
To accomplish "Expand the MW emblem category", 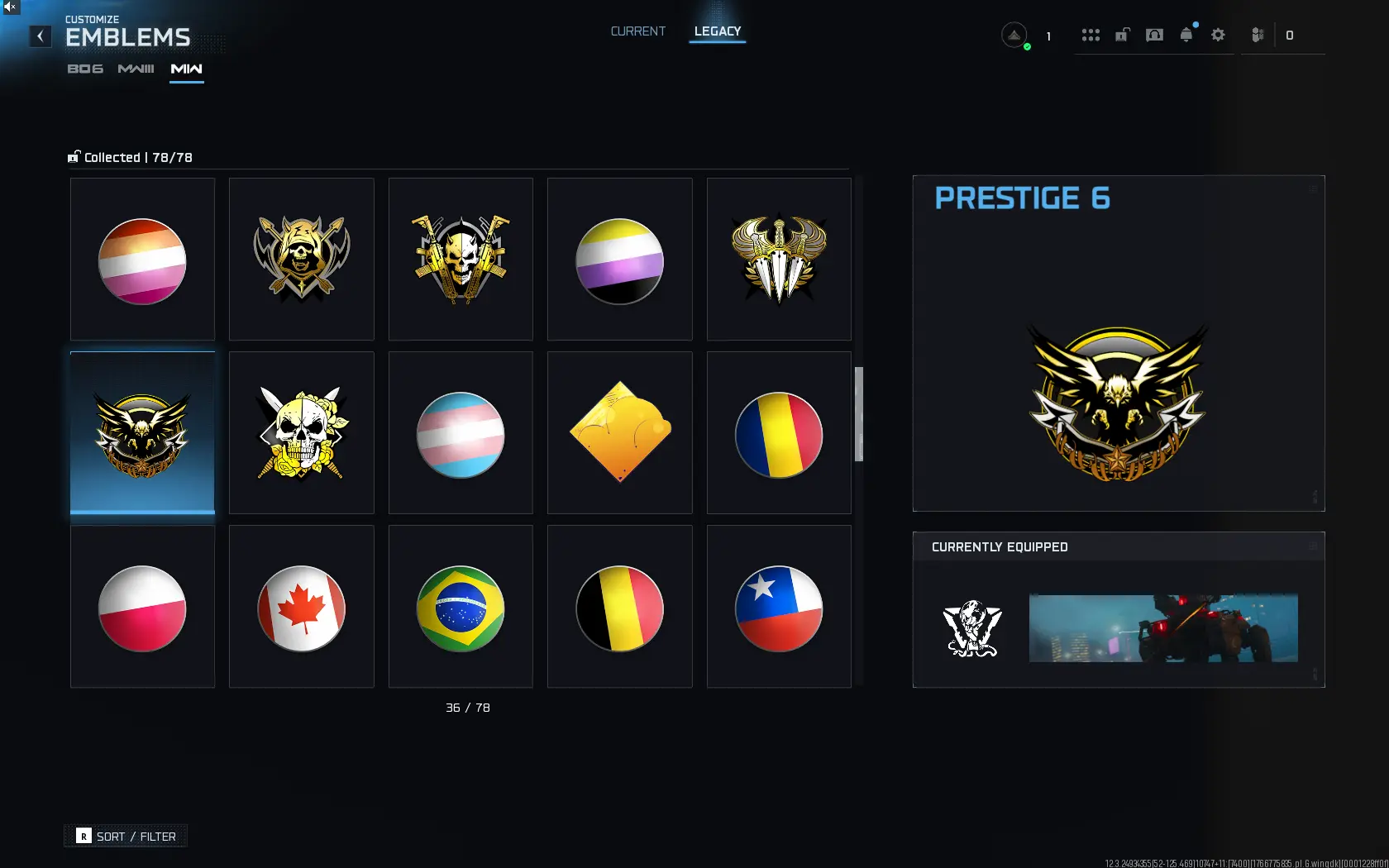I will [x=186, y=69].
